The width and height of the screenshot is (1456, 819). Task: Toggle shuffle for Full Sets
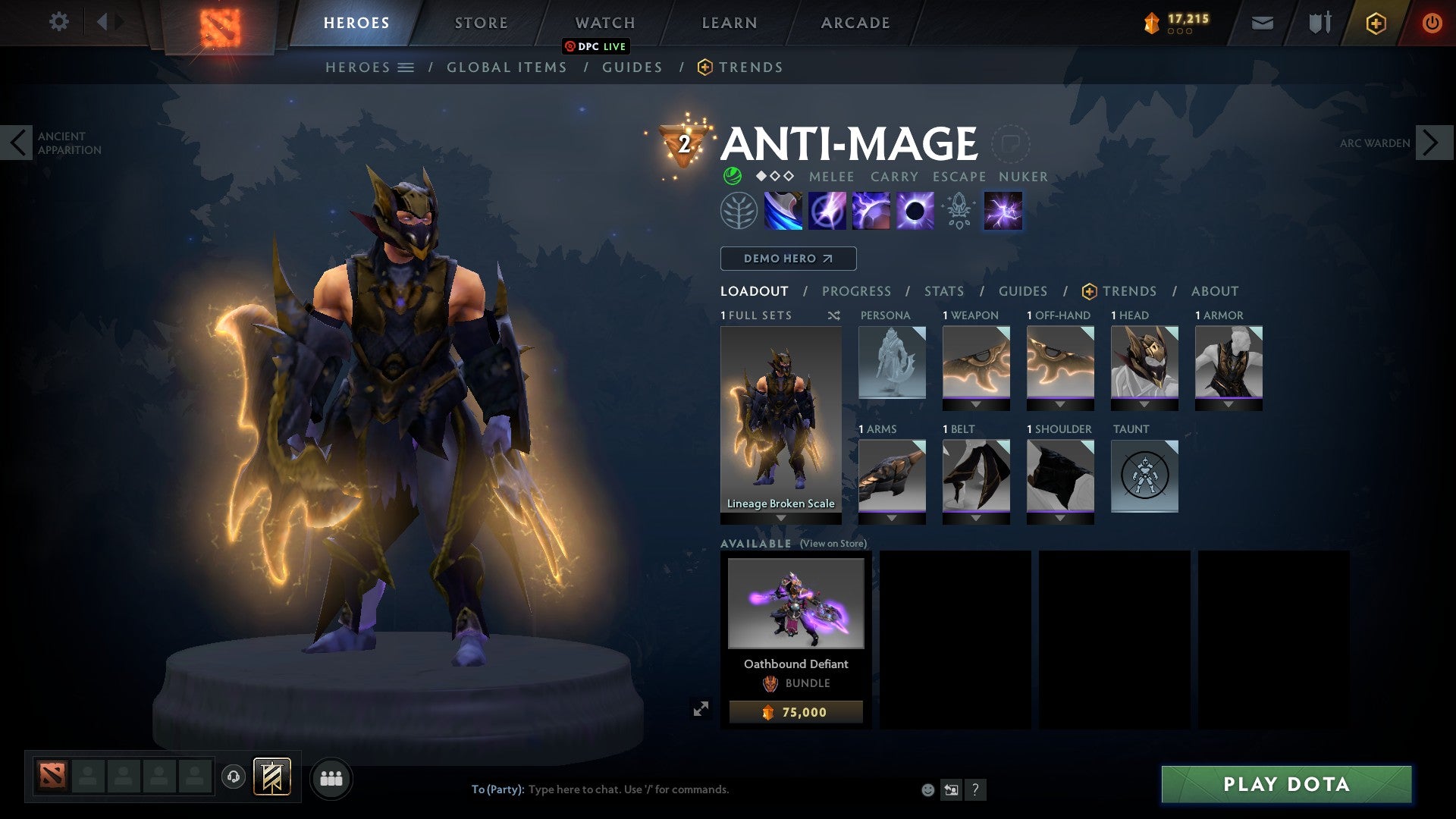[833, 315]
